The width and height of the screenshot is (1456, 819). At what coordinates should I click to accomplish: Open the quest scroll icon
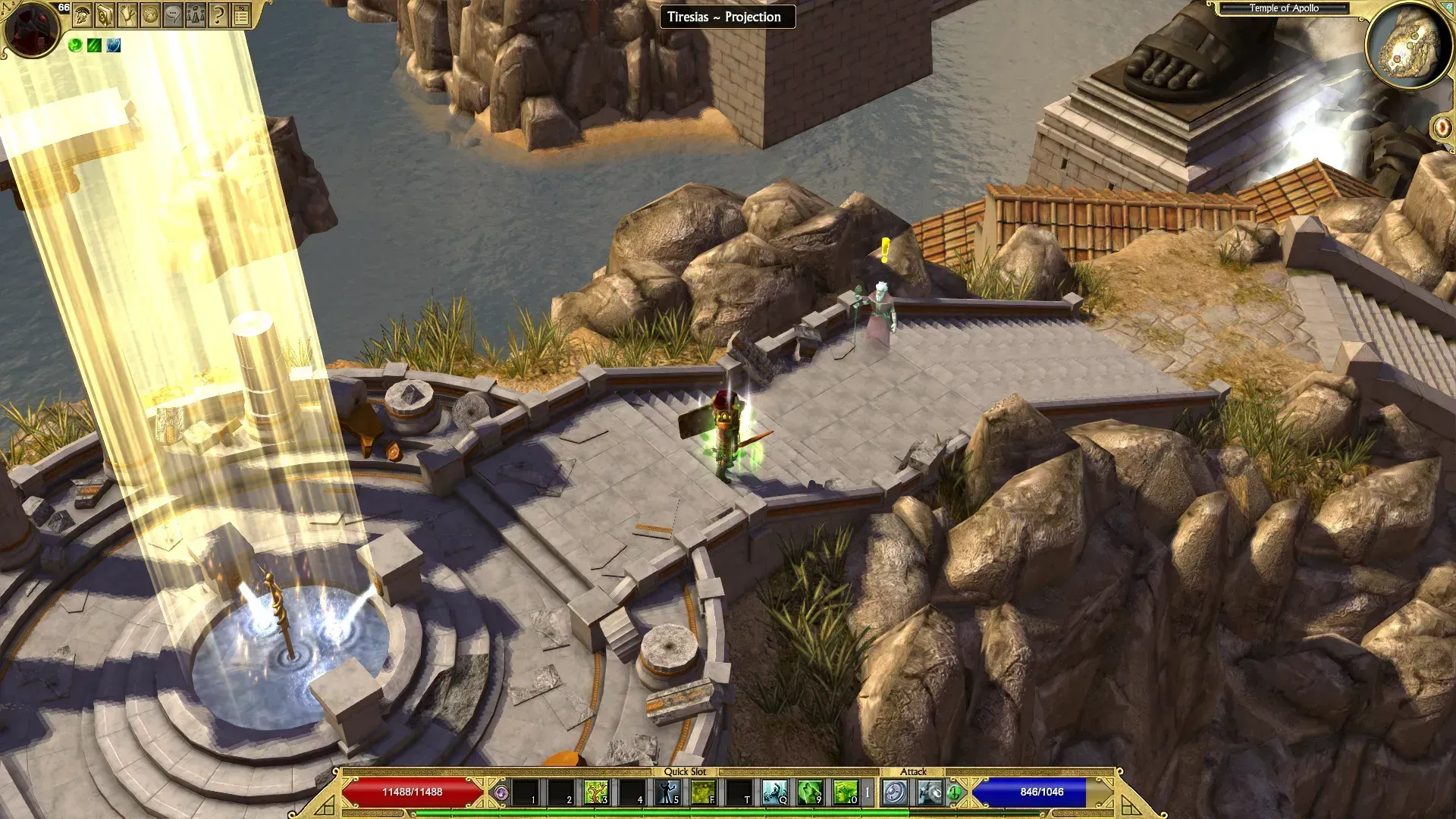(x=128, y=15)
